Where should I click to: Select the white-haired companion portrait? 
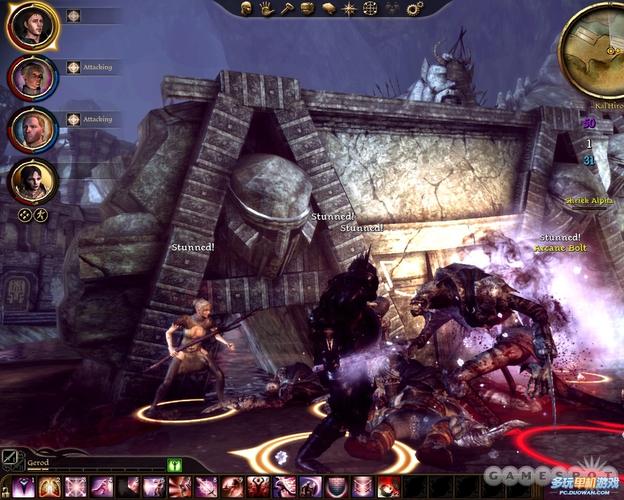coord(32,77)
